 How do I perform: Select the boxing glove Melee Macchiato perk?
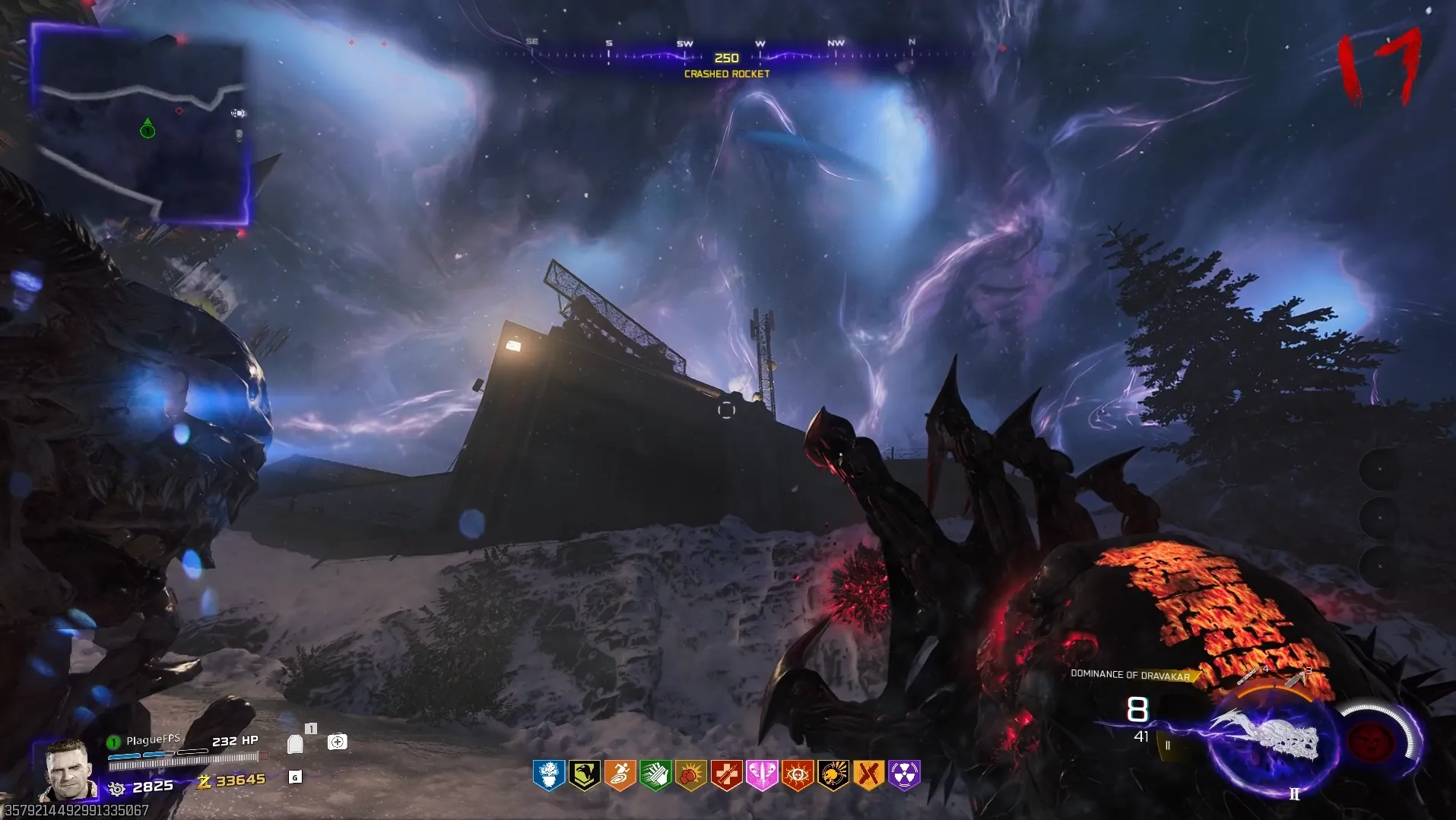[690, 775]
